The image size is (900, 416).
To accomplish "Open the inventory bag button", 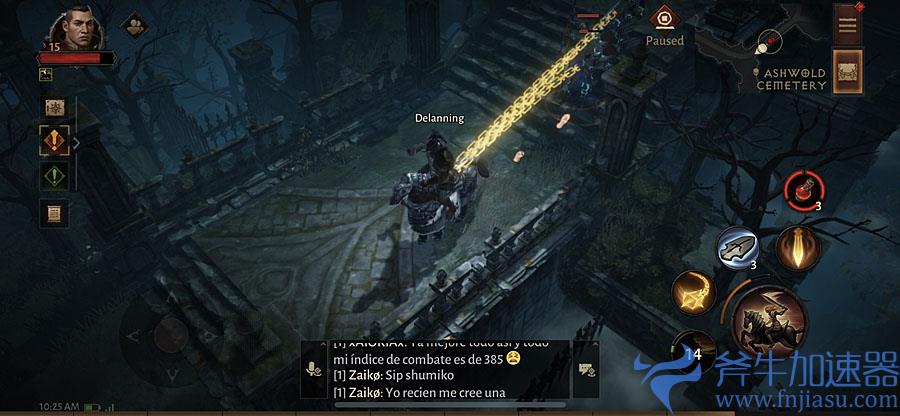I will [x=847, y=73].
